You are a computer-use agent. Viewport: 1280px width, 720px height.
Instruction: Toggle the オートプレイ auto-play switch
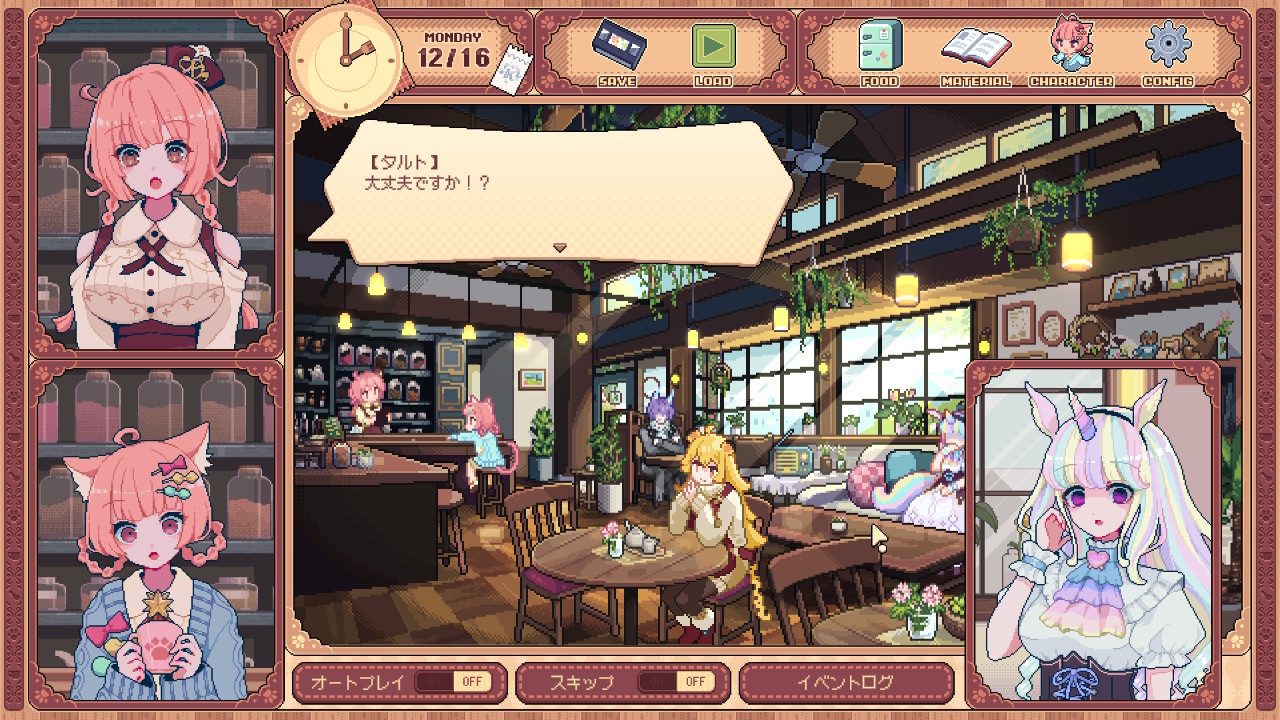[x=452, y=682]
